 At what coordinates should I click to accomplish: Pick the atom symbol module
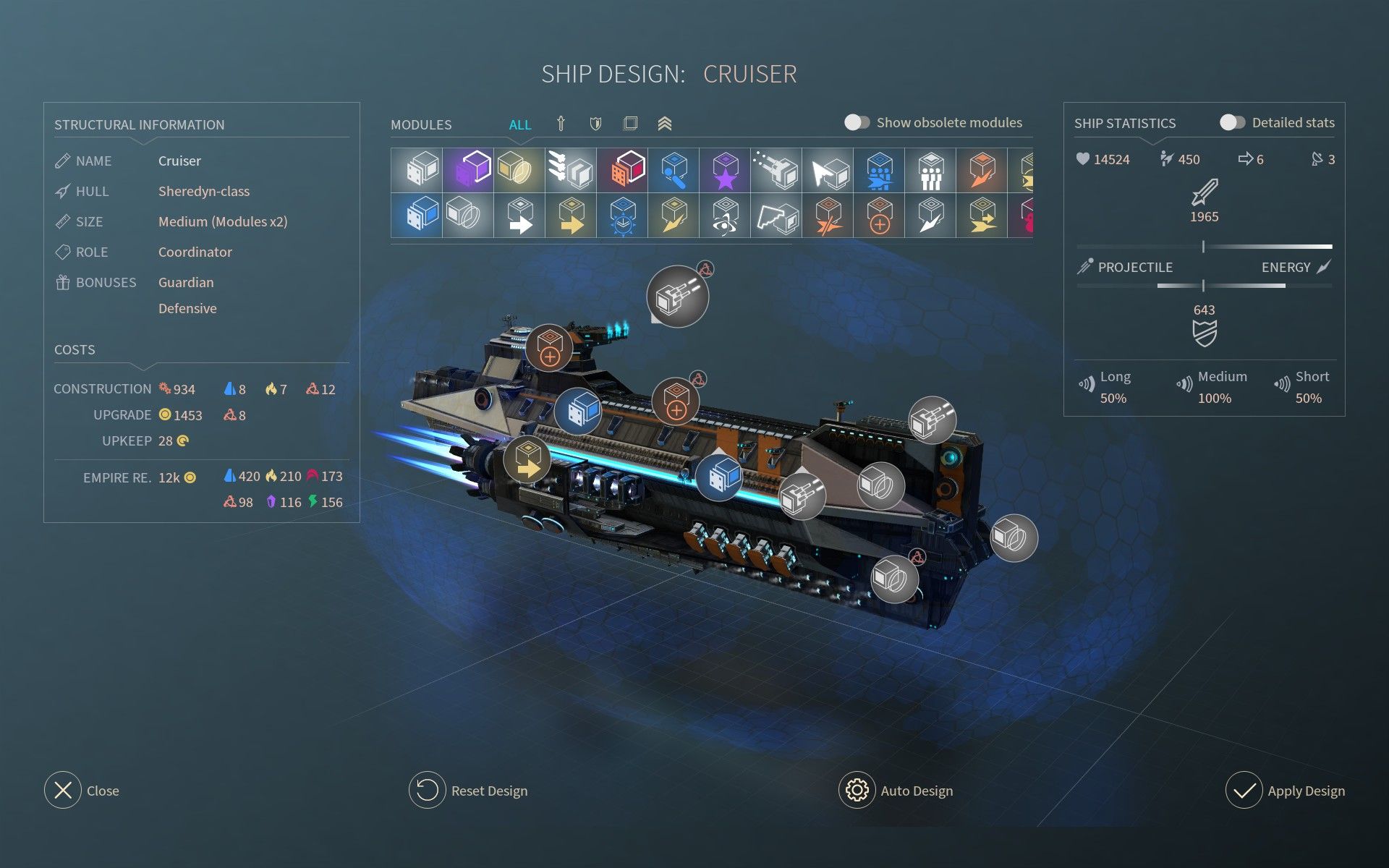(x=724, y=216)
